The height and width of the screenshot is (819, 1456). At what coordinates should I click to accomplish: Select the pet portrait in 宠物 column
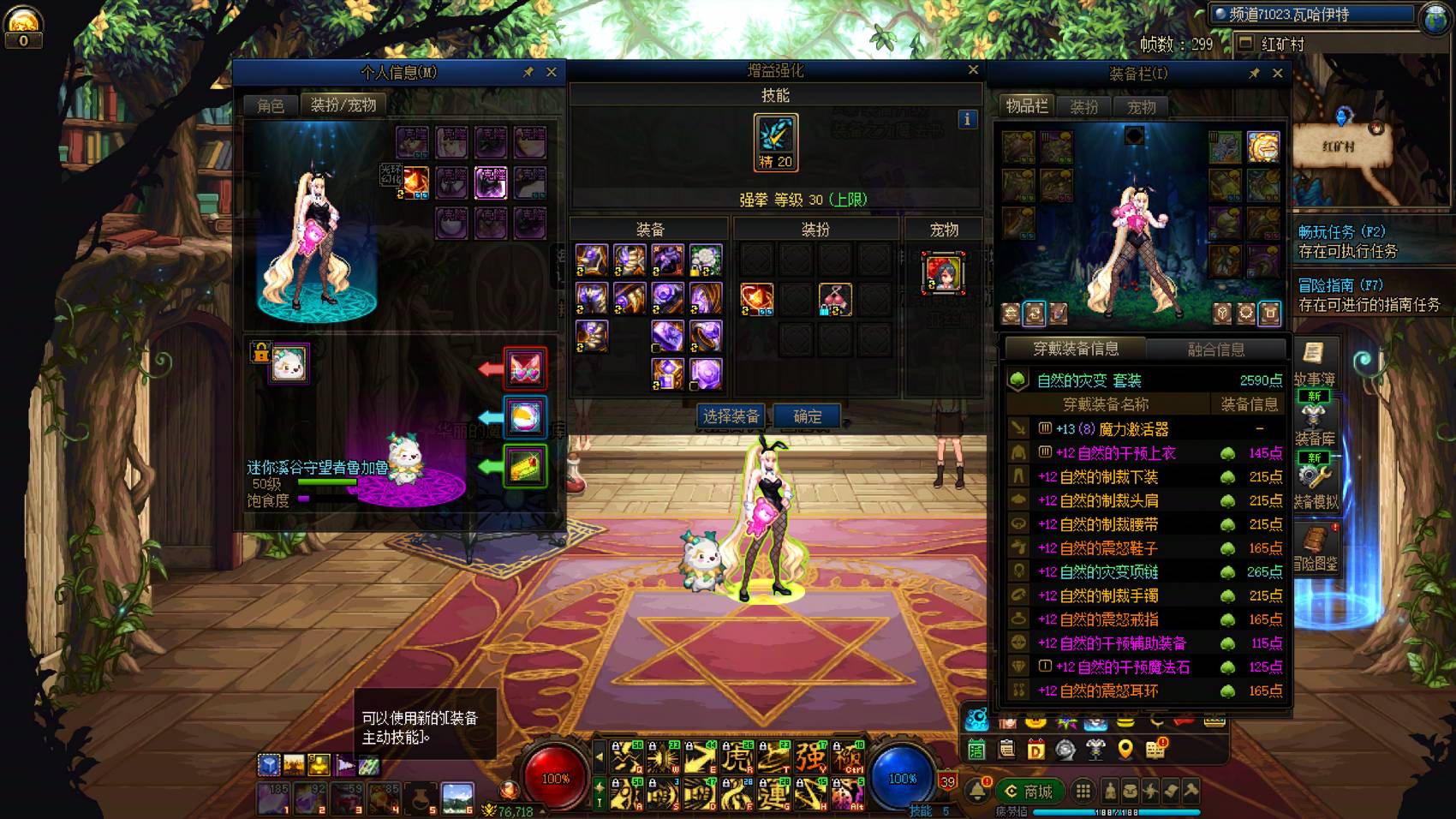pos(943,272)
